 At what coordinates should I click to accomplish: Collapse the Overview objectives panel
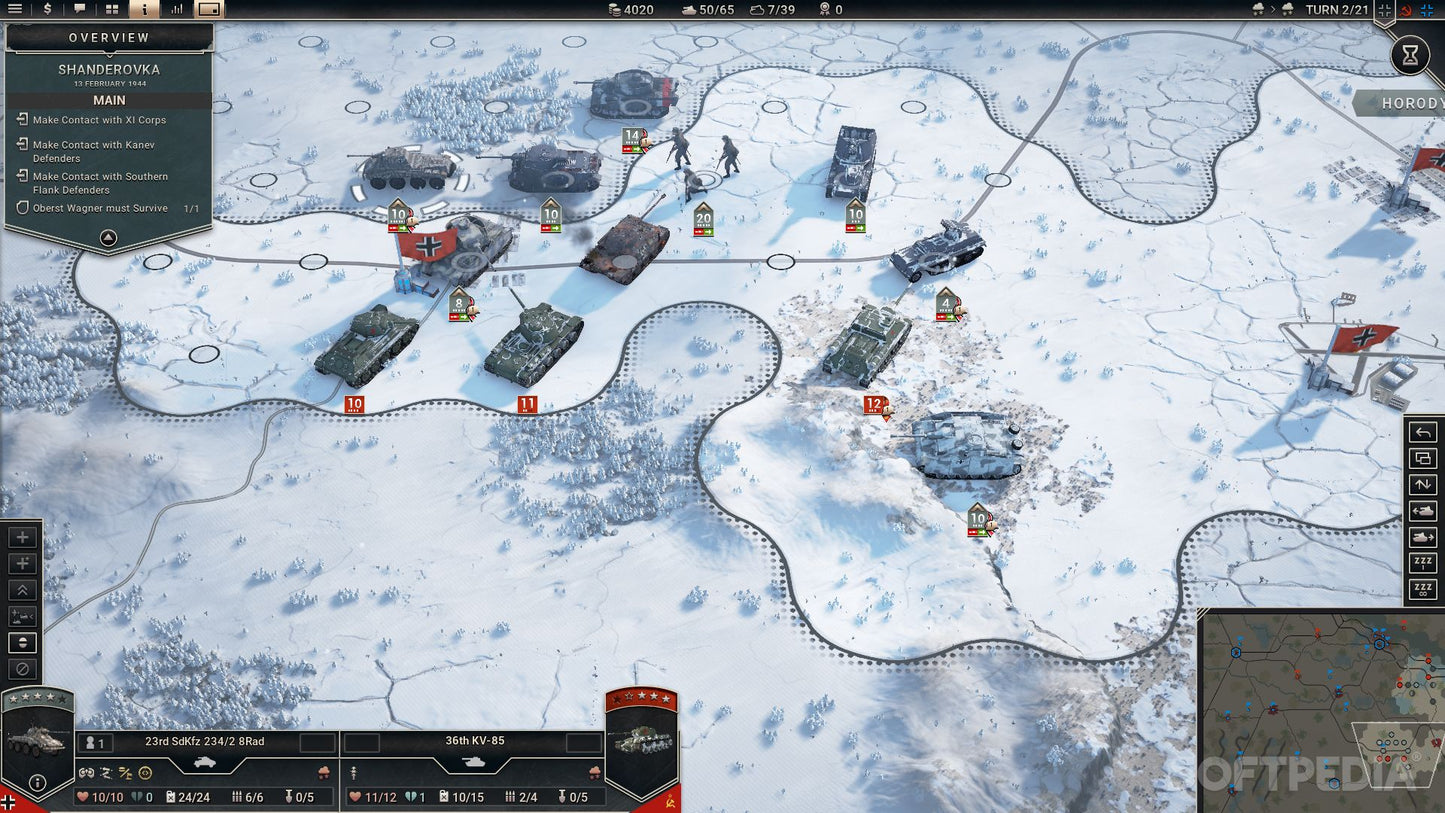pyautogui.click(x=109, y=238)
